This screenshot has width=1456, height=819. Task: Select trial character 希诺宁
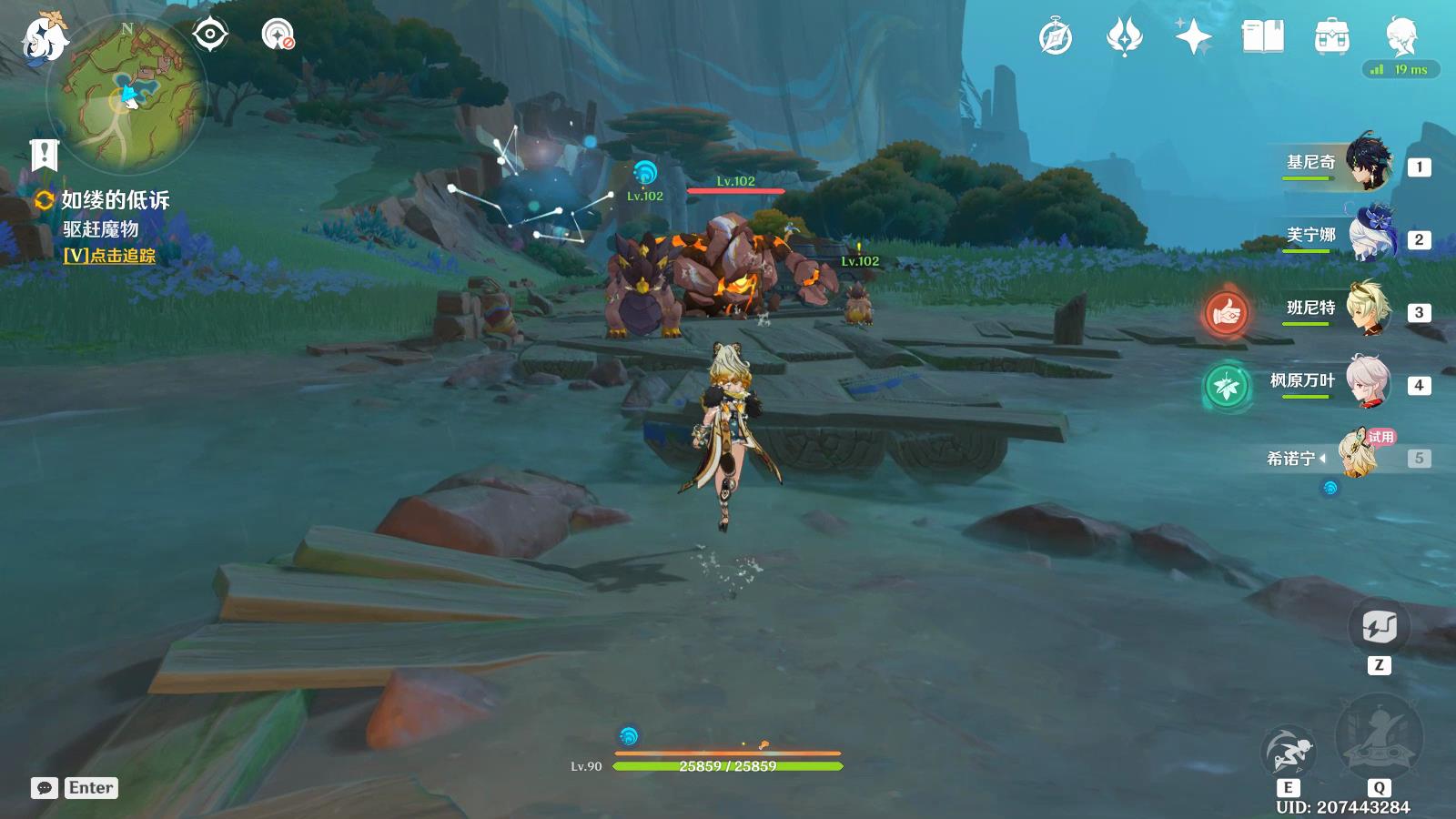point(1361,452)
